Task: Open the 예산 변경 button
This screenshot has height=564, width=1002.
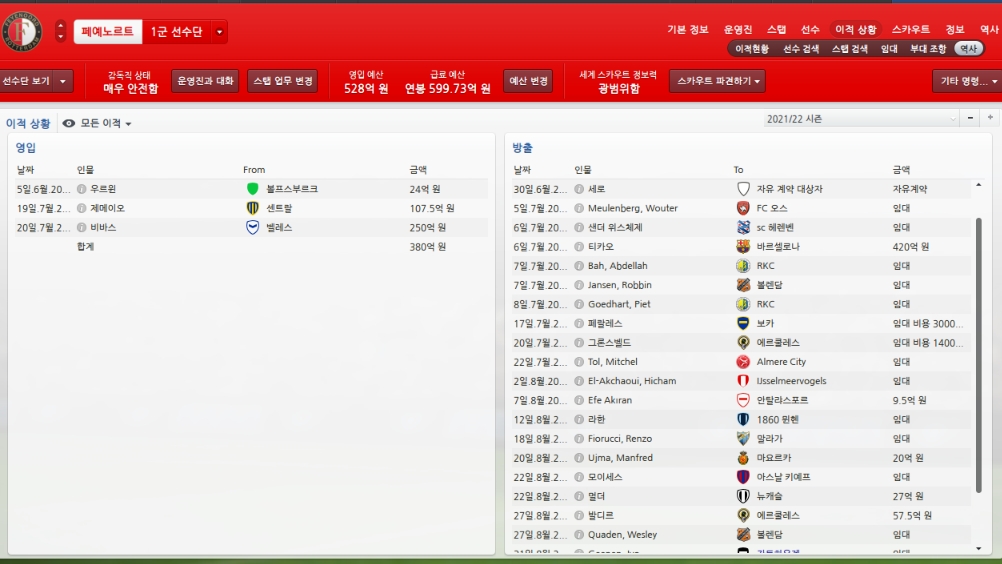Action: click(529, 81)
